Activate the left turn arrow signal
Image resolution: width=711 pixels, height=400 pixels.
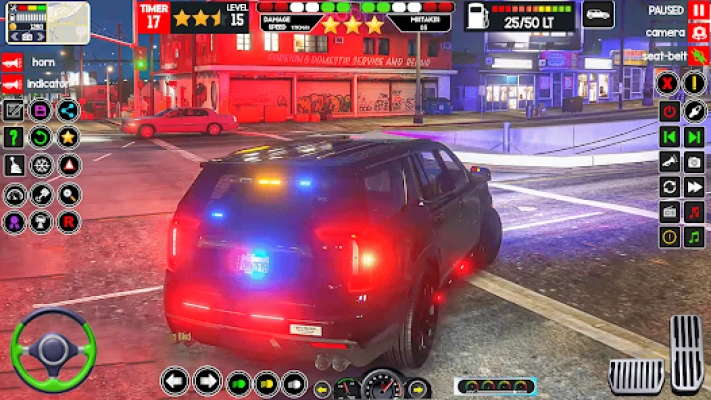coord(175,381)
